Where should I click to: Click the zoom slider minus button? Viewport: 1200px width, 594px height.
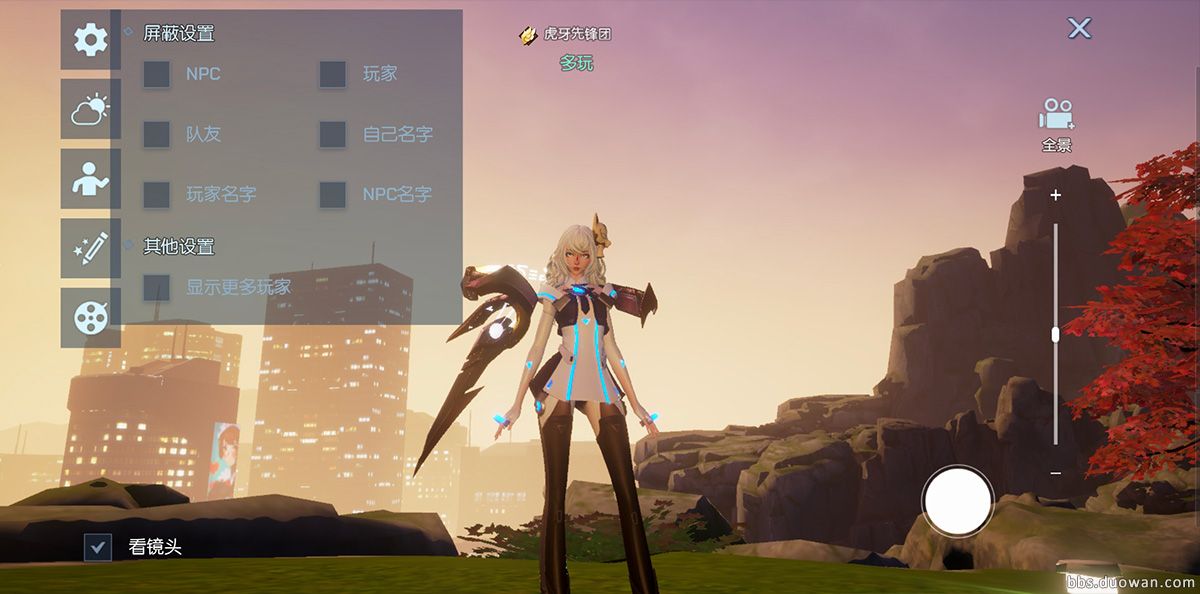(1055, 472)
